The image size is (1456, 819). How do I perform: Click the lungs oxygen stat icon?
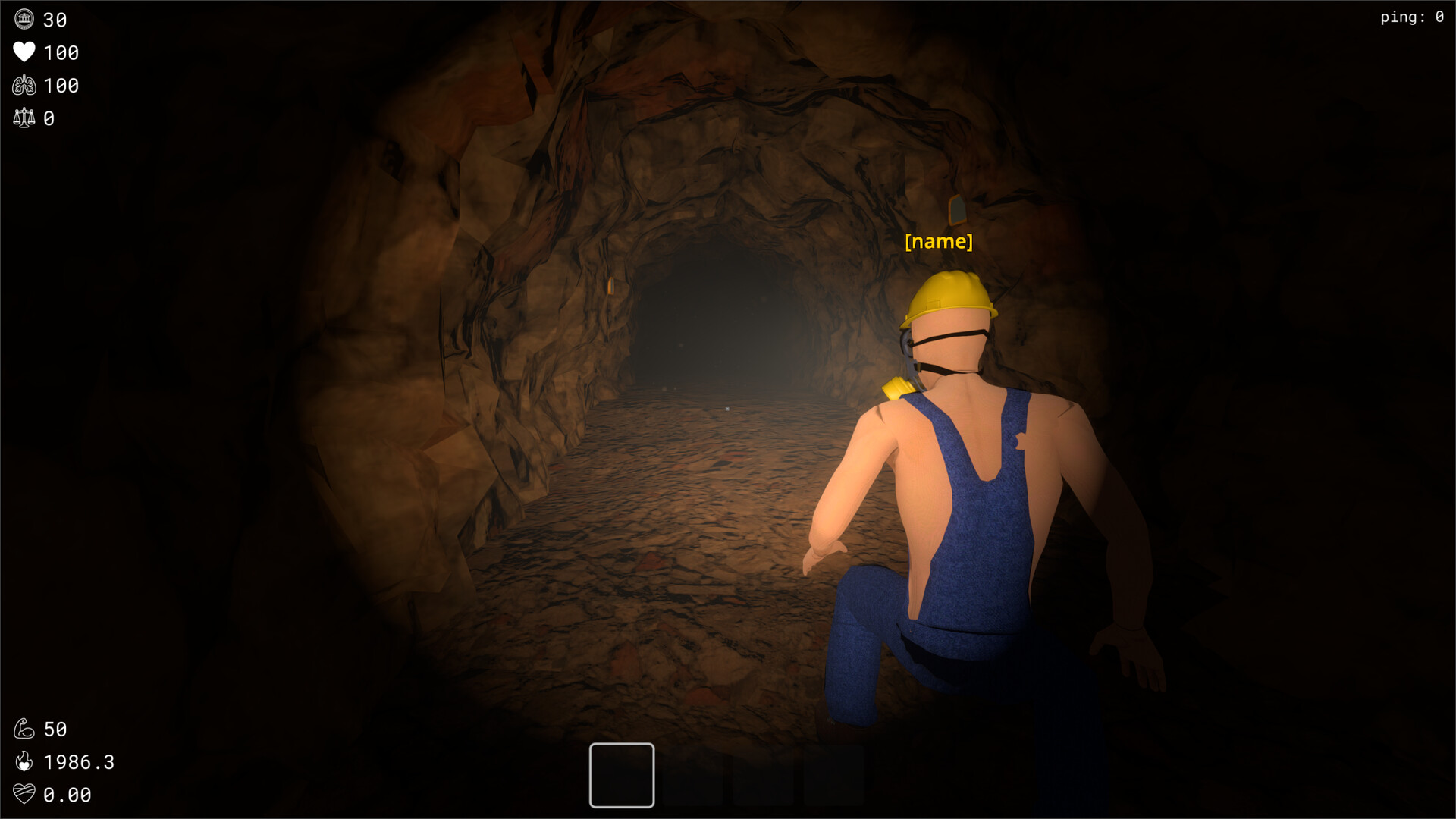(25, 85)
